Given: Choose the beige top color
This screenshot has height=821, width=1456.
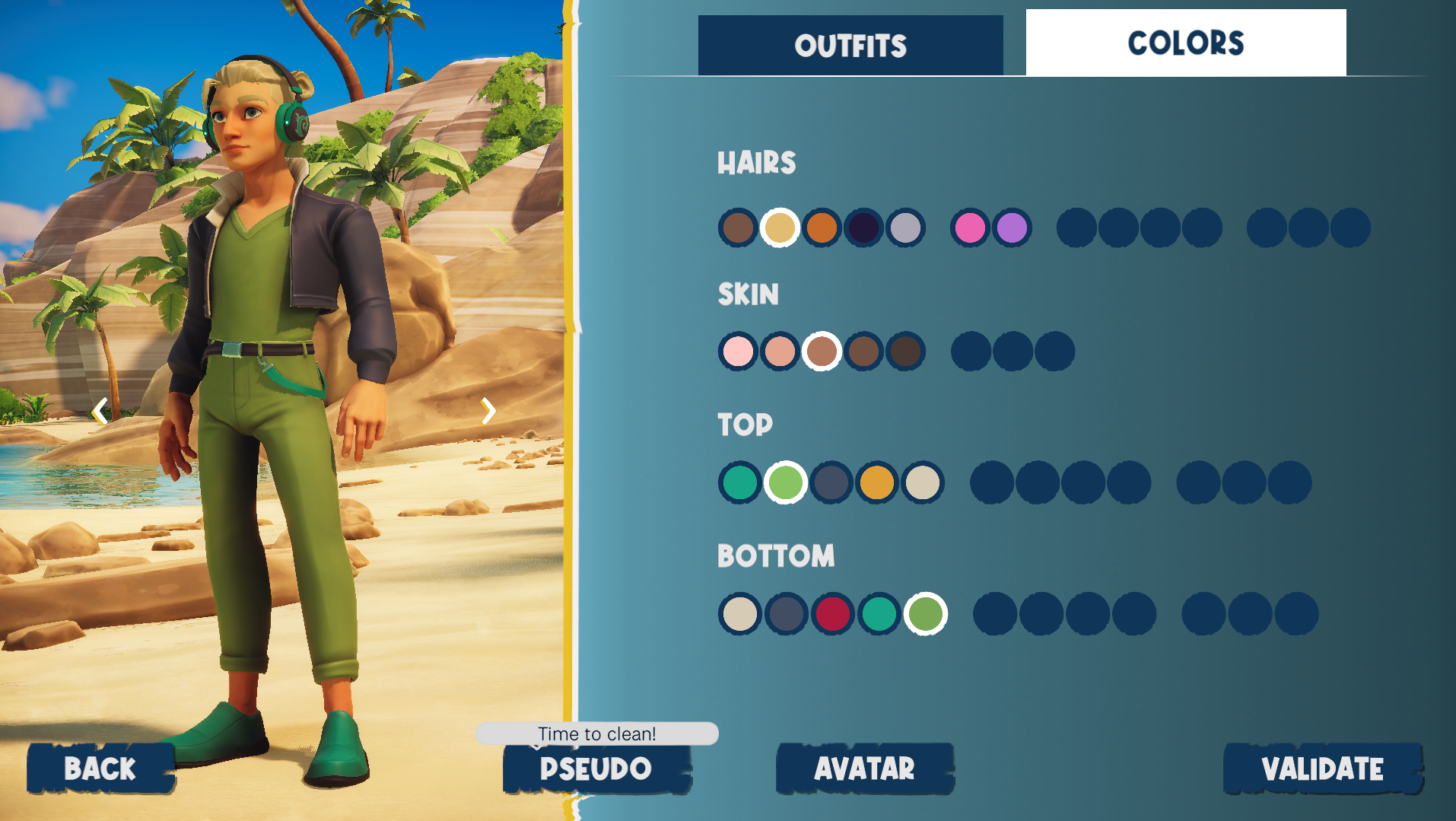Looking at the screenshot, I should [x=923, y=482].
